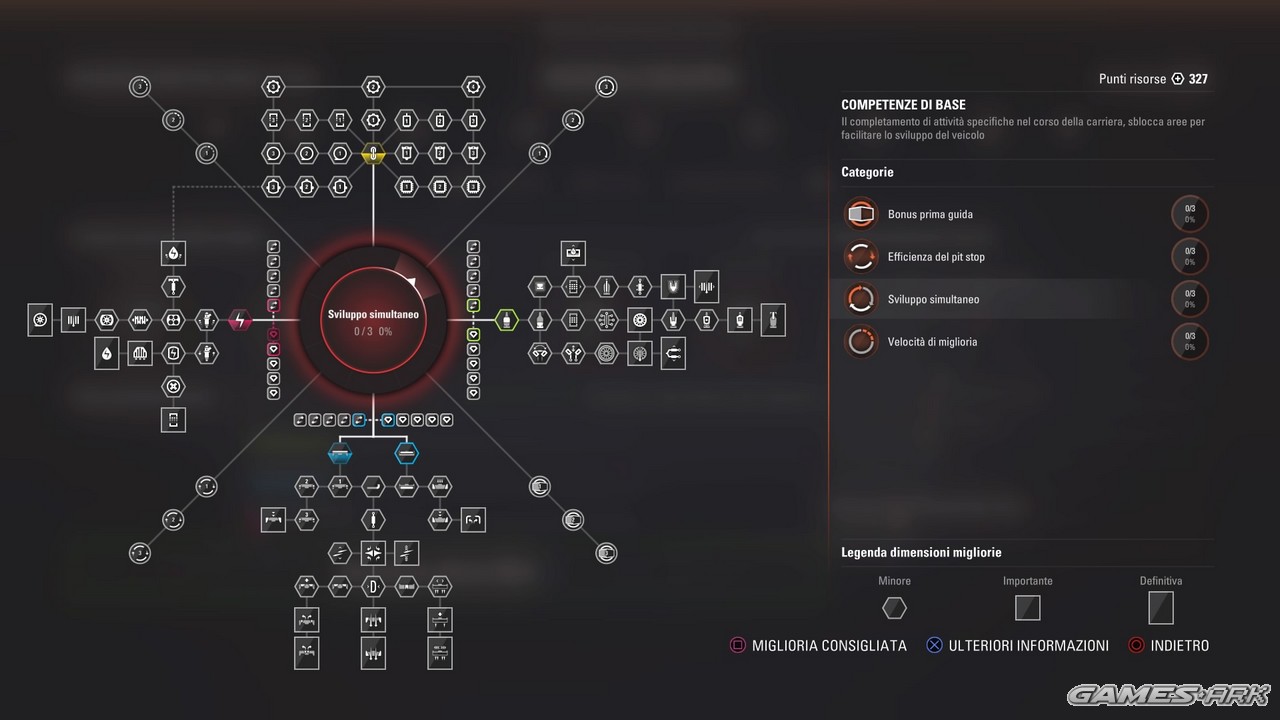Select the square wheel node at far left

tap(40, 320)
